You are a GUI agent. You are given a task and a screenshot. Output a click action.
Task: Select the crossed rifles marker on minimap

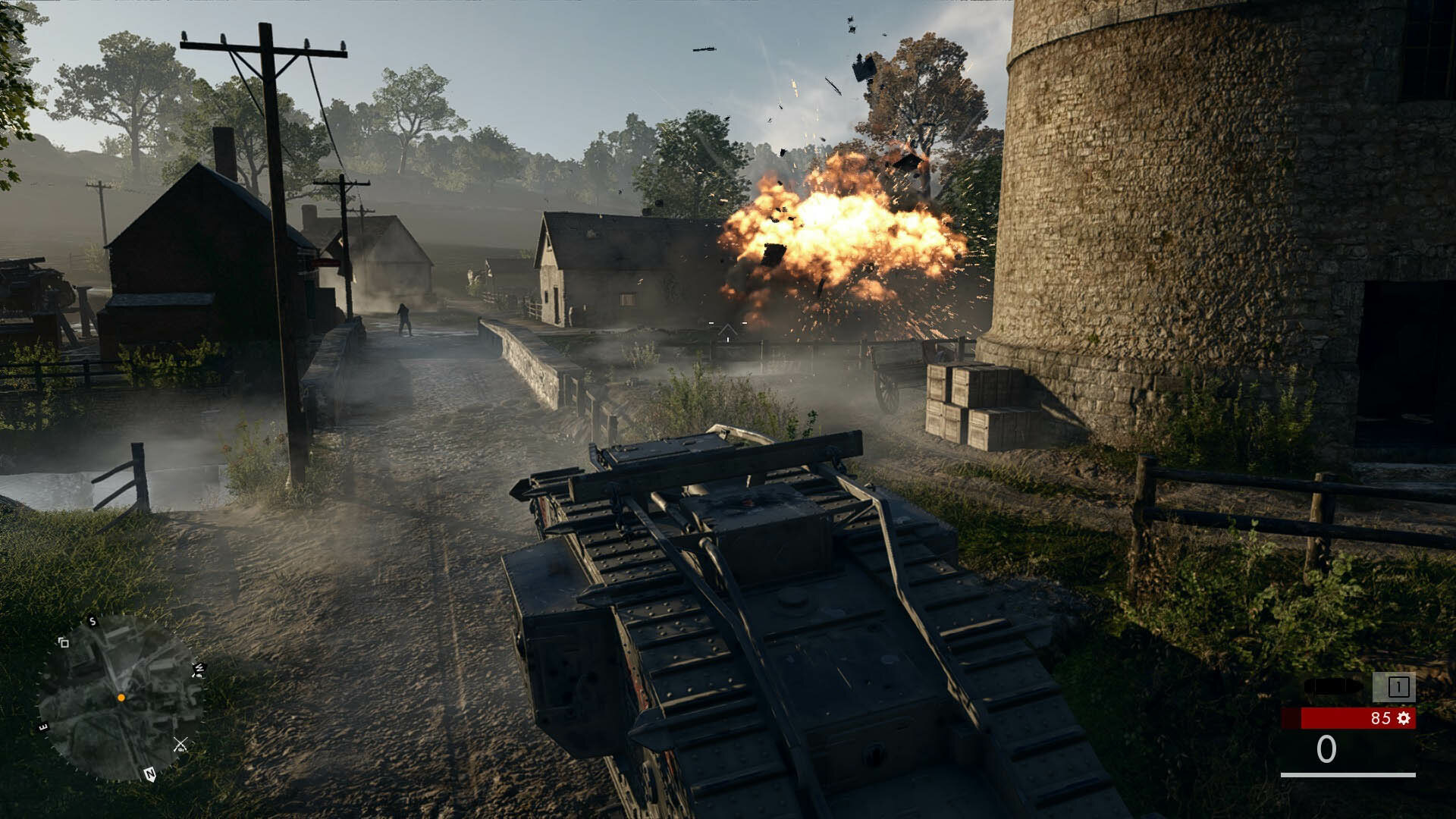(180, 744)
